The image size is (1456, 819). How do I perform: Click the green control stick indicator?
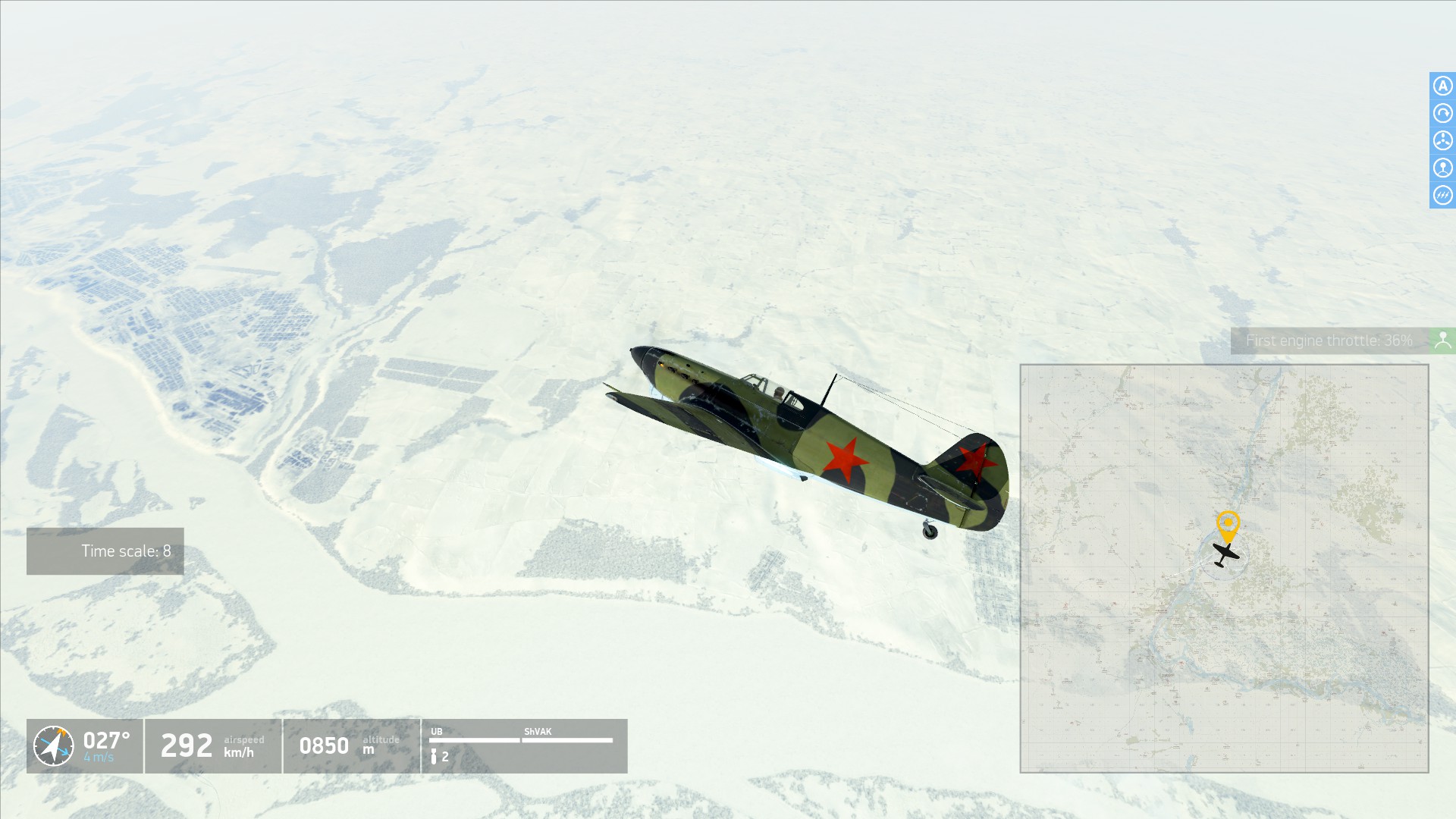pos(1442,340)
